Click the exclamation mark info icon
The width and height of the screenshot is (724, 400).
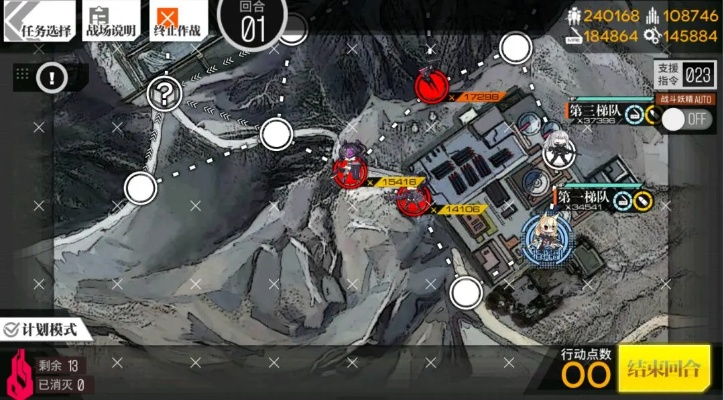click(x=52, y=77)
